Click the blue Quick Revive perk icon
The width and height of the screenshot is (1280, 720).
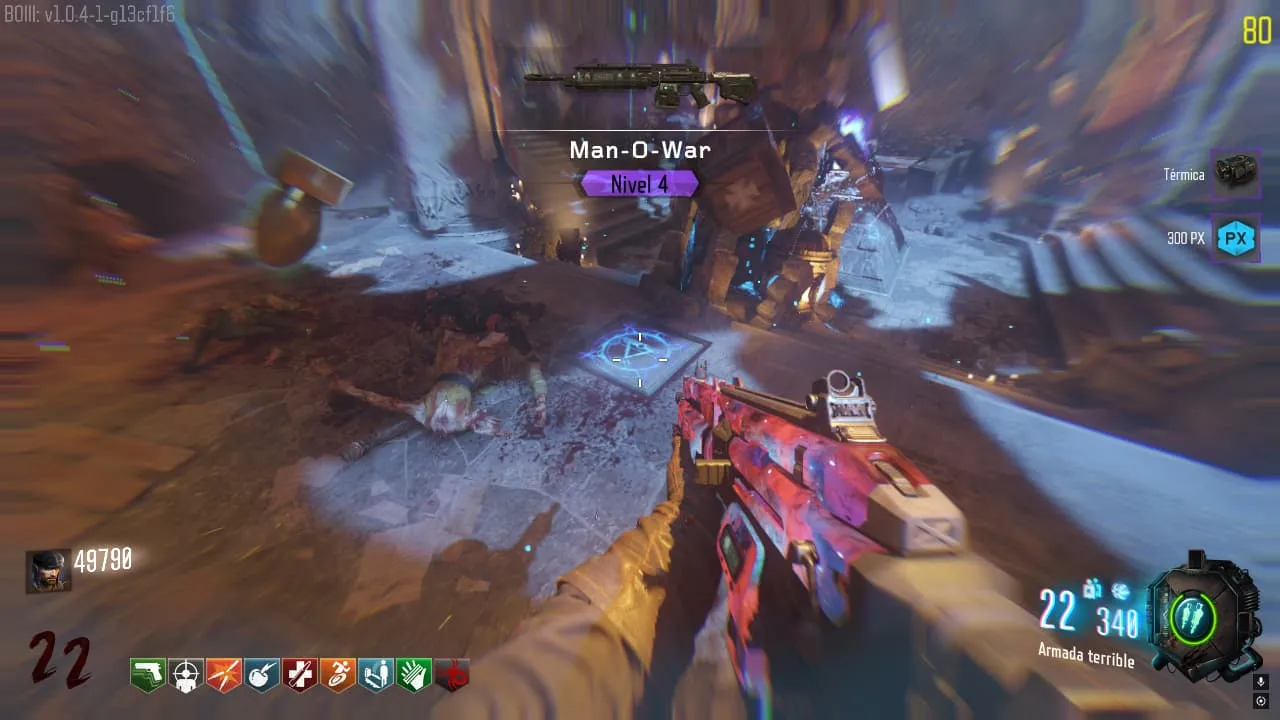coord(375,675)
